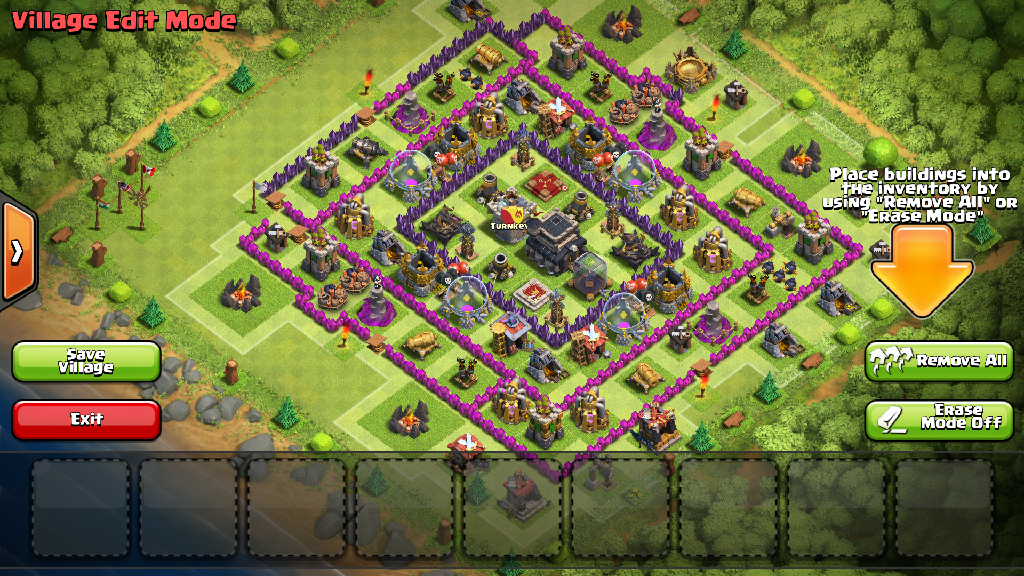Screen dimensions: 1024x576
Task: Remove All buildings to inventory
Action: [939, 361]
